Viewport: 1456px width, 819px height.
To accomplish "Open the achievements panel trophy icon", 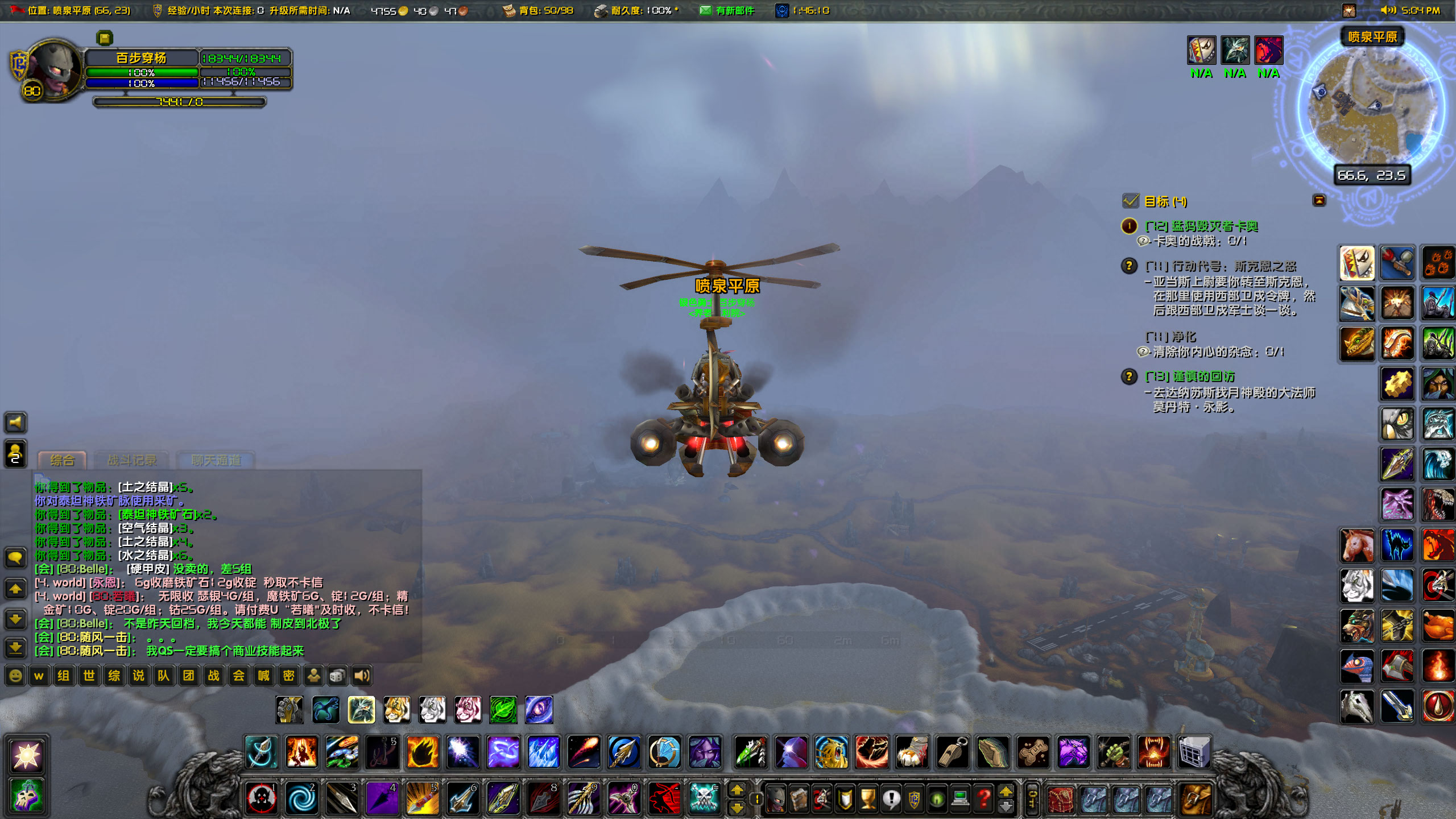I will click(867, 799).
